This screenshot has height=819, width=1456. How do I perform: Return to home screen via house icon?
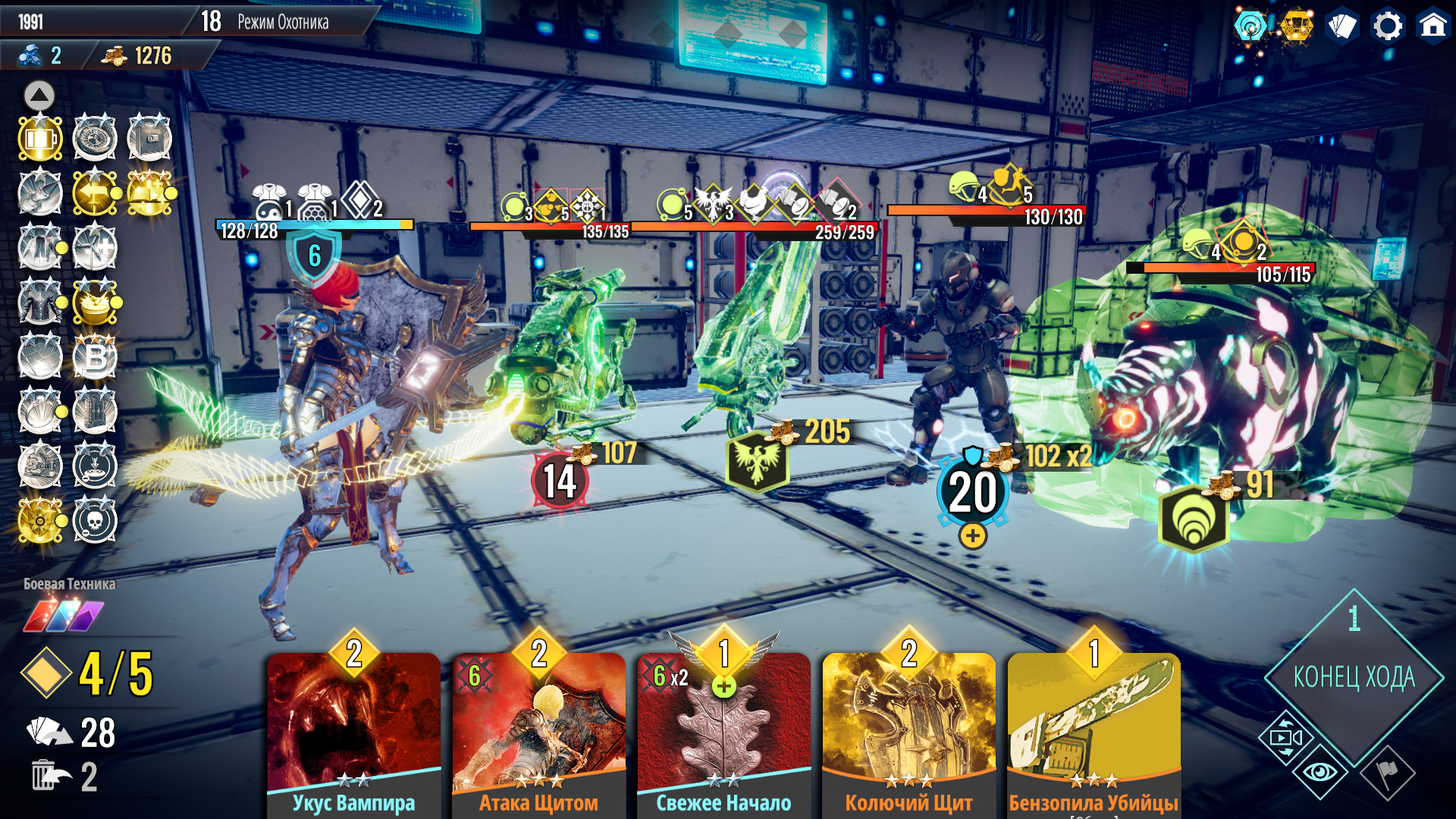(x=1432, y=27)
